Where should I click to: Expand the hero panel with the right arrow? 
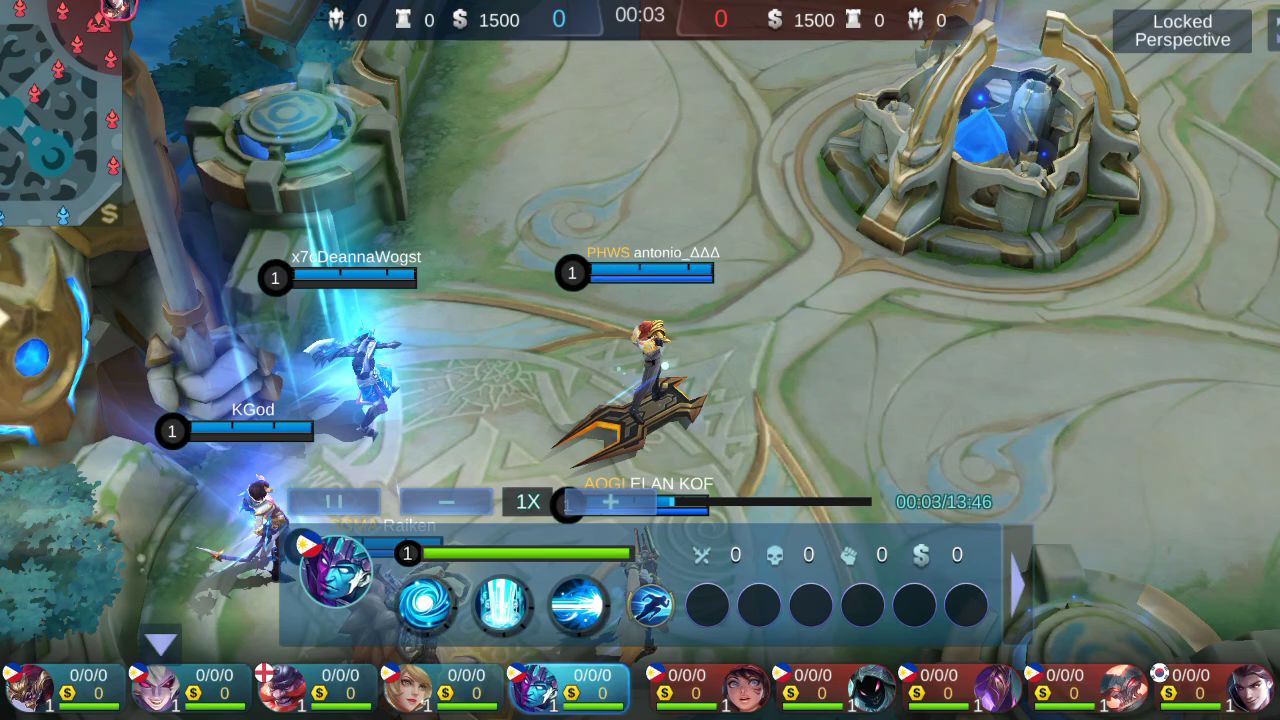[x=1018, y=585]
